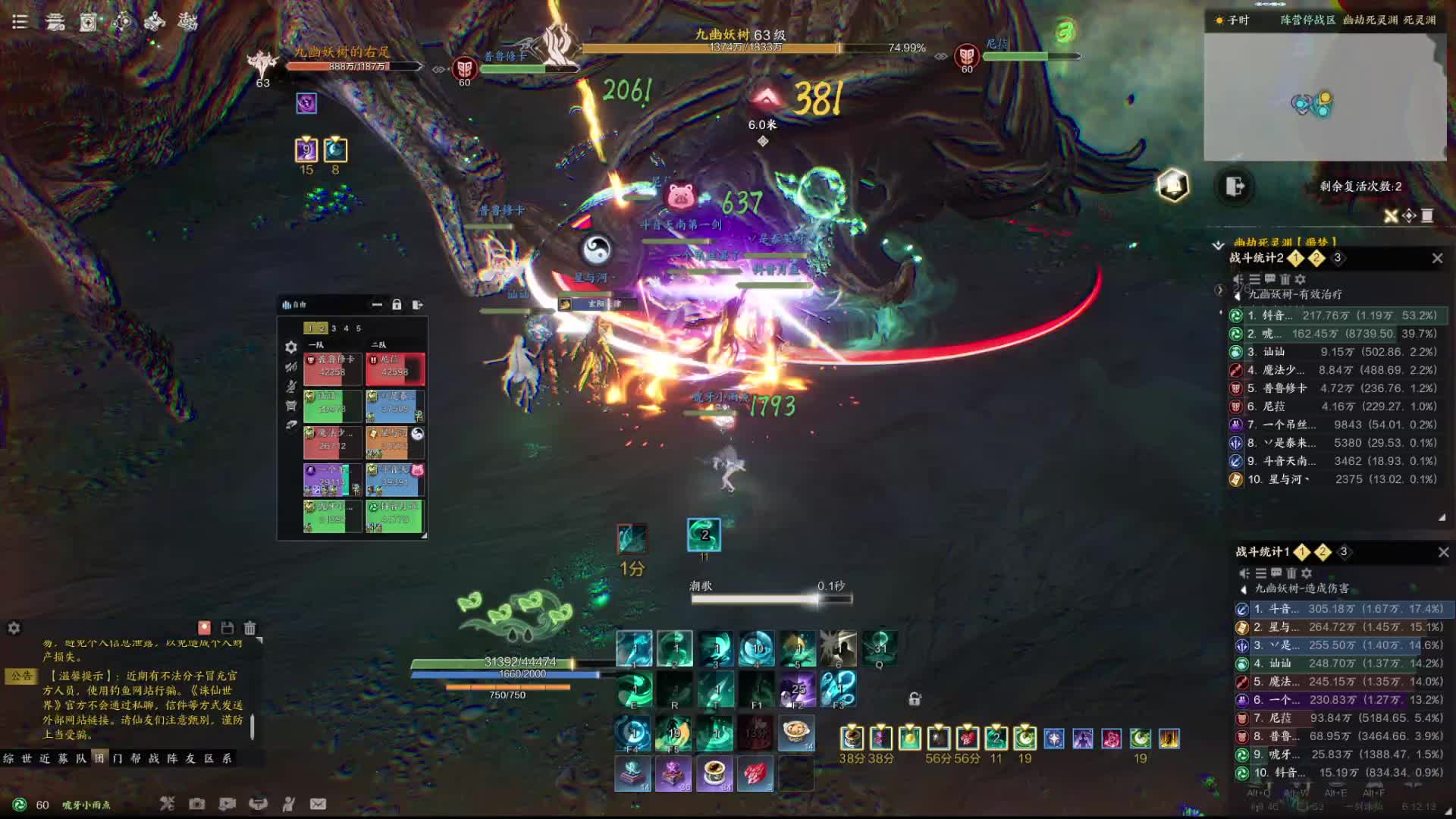Screen dimensions: 1456x819
Task: Switch to the 世 world chat channel
Action: point(27,758)
